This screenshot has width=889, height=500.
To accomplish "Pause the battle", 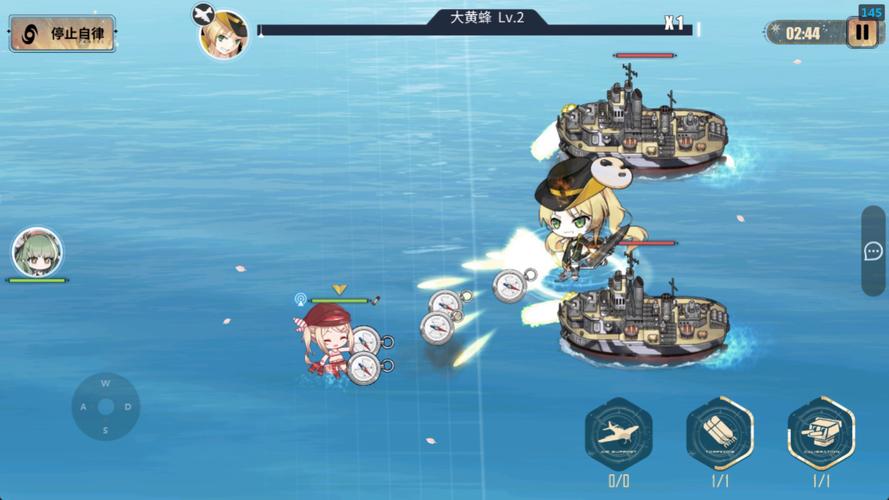I will [862, 33].
